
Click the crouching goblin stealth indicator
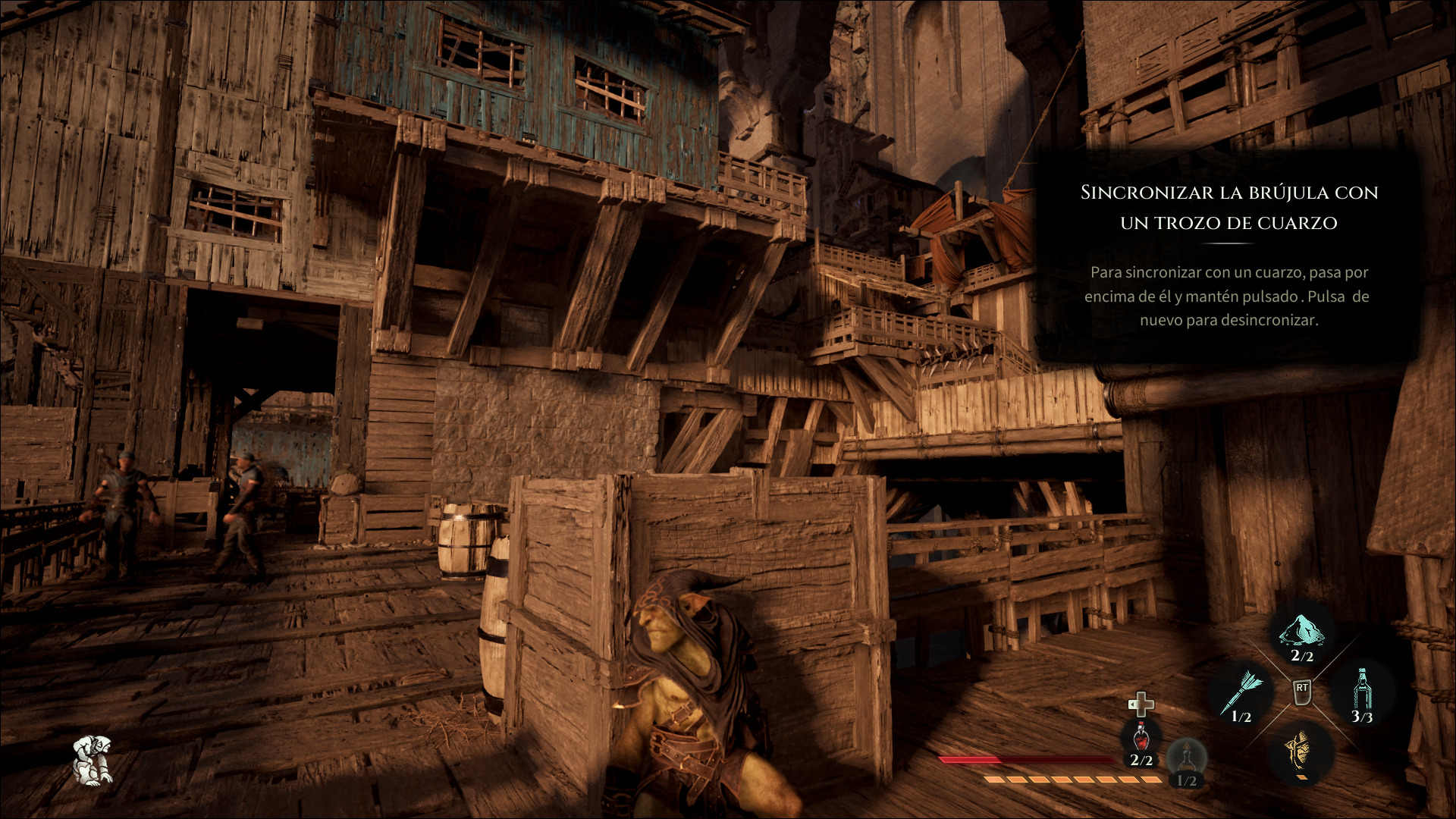tap(93, 760)
